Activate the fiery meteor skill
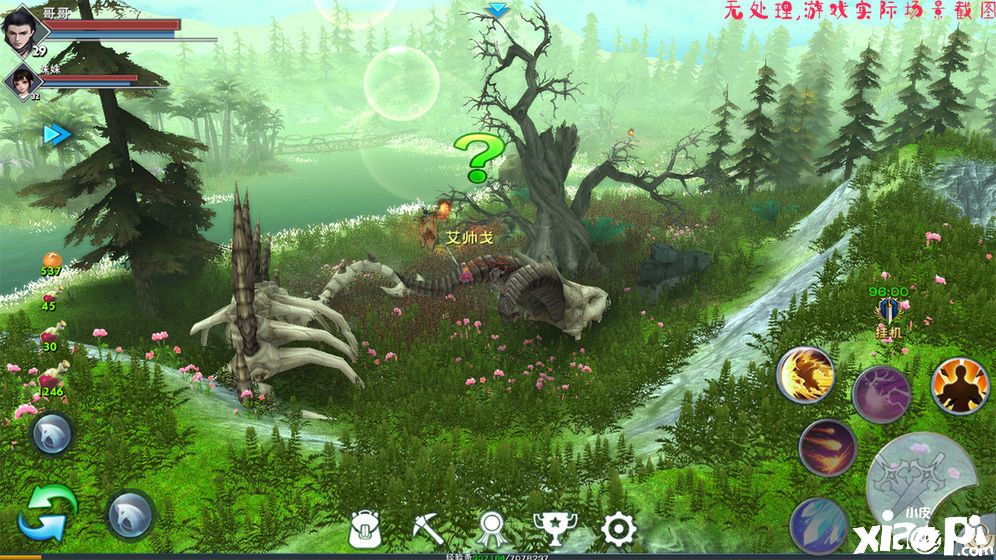This screenshot has height=560, width=996. (x=828, y=448)
